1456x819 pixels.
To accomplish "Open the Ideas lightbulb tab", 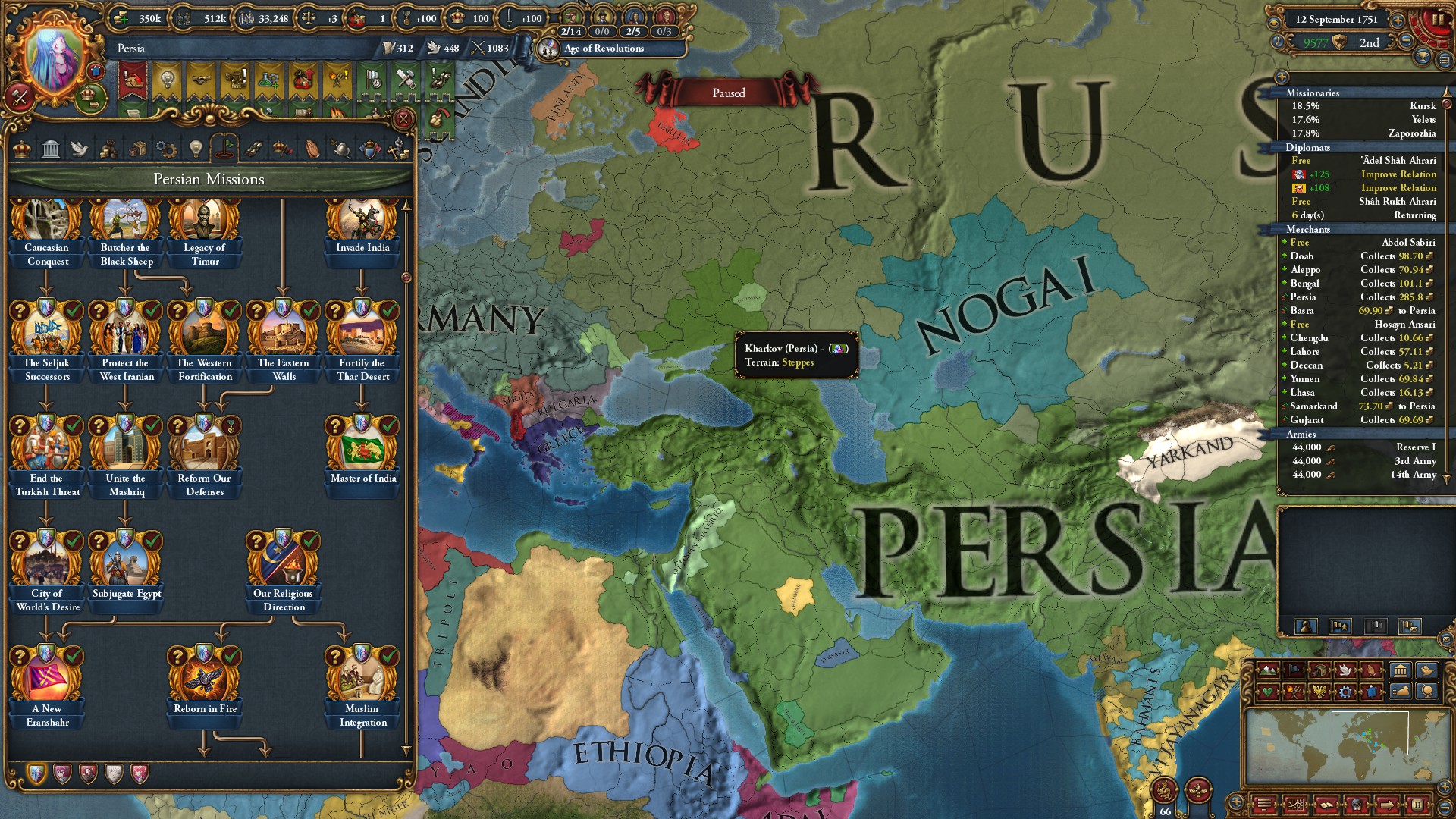I will [197, 149].
